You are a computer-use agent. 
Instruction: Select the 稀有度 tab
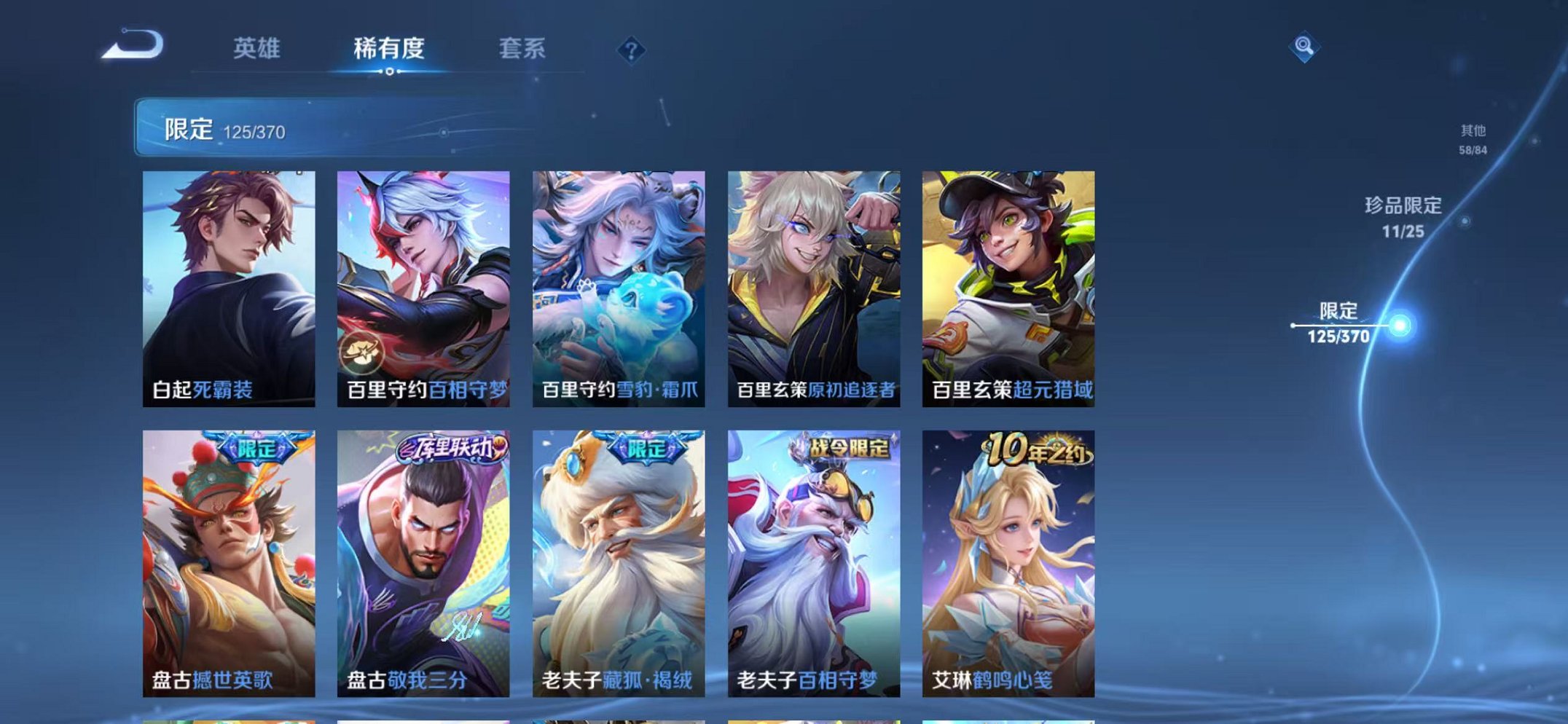[x=388, y=48]
